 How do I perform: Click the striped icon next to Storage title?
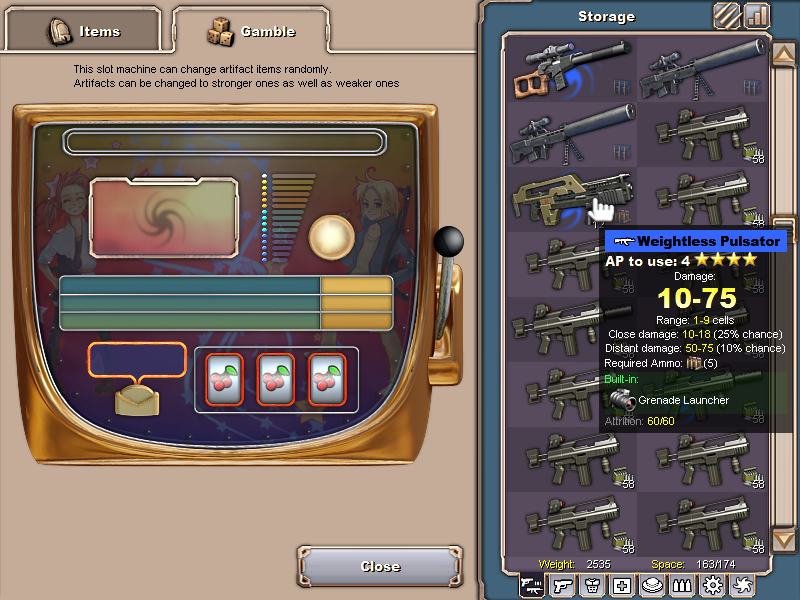tap(727, 16)
